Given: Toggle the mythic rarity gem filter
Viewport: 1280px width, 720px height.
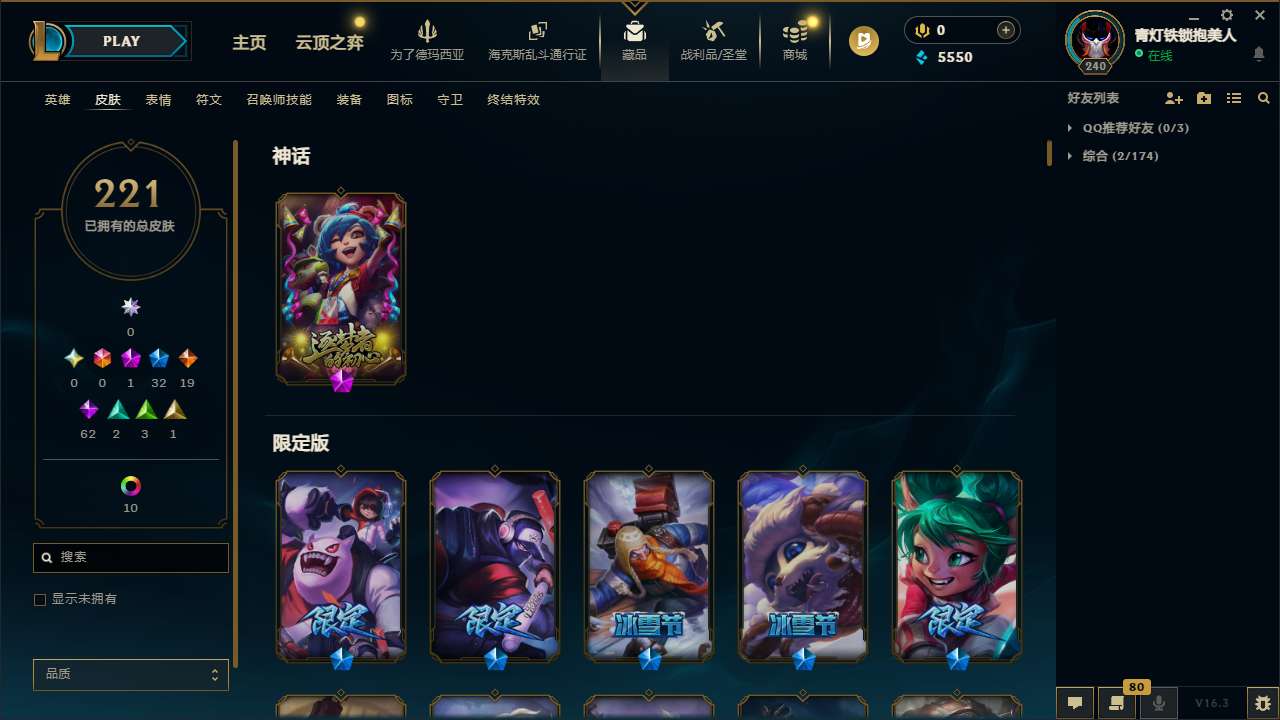Looking at the screenshot, I should pos(130,307).
